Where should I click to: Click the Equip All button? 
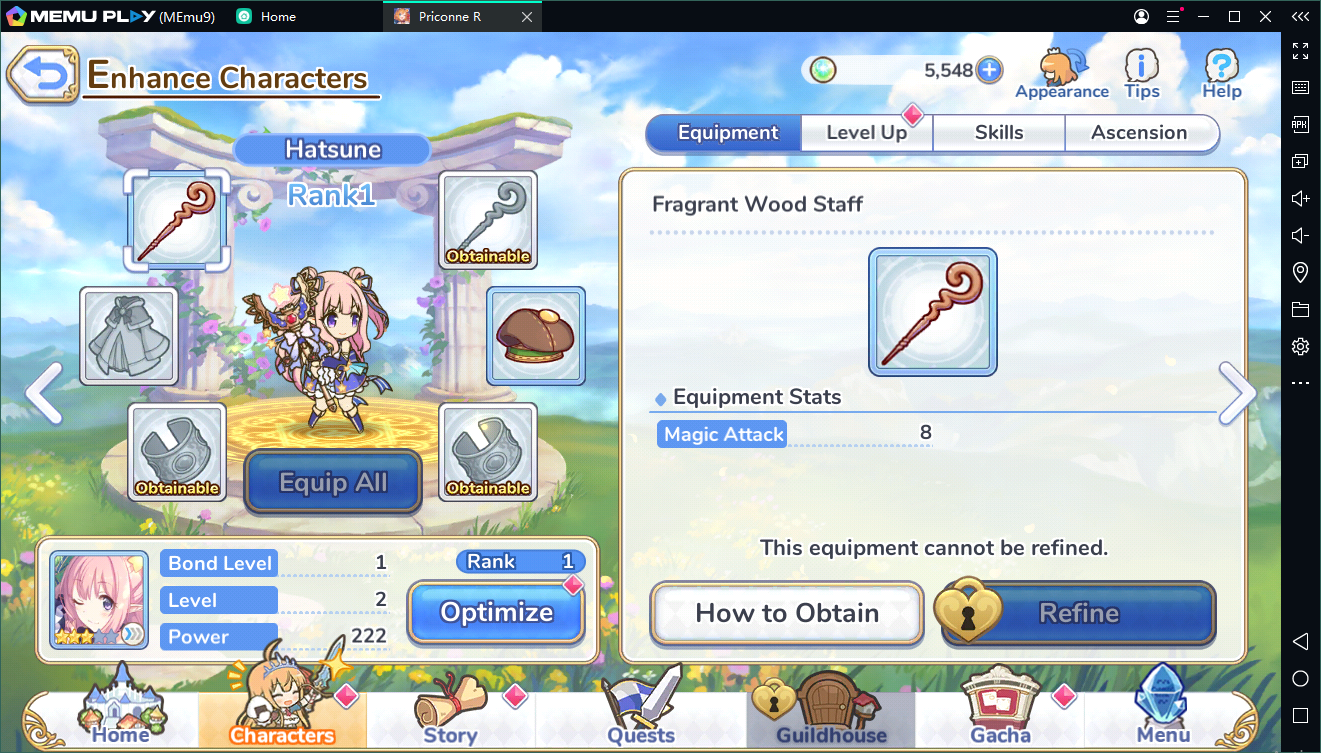(333, 483)
